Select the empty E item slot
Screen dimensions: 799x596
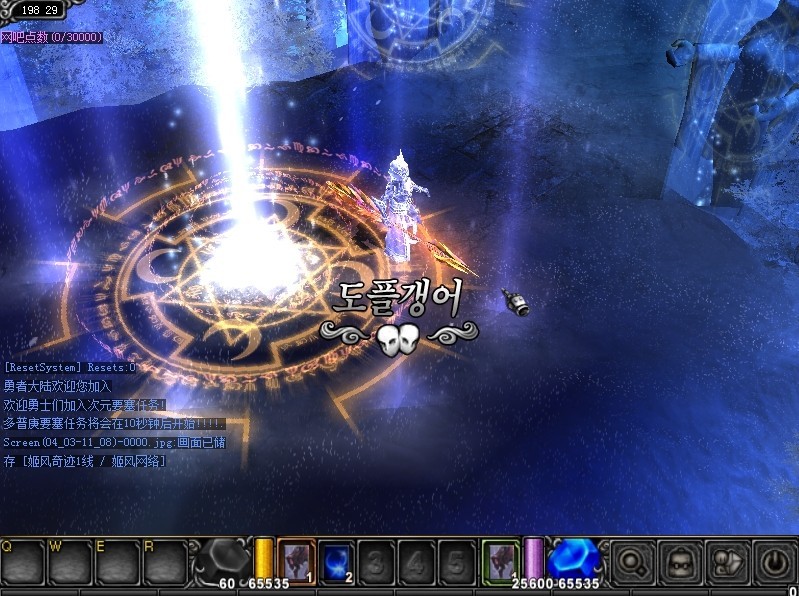(118, 565)
